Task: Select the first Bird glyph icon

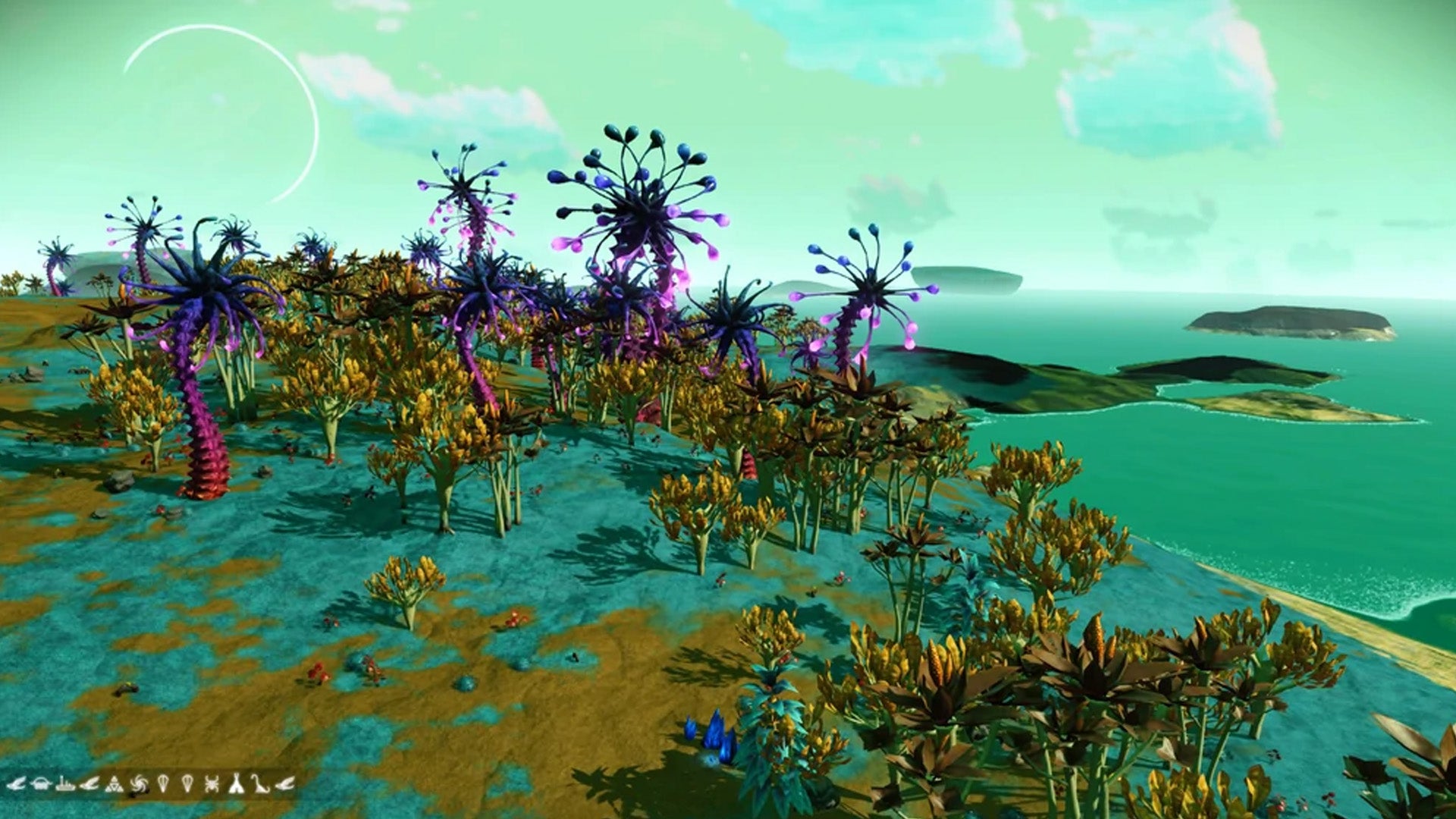Action: coord(16,784)
